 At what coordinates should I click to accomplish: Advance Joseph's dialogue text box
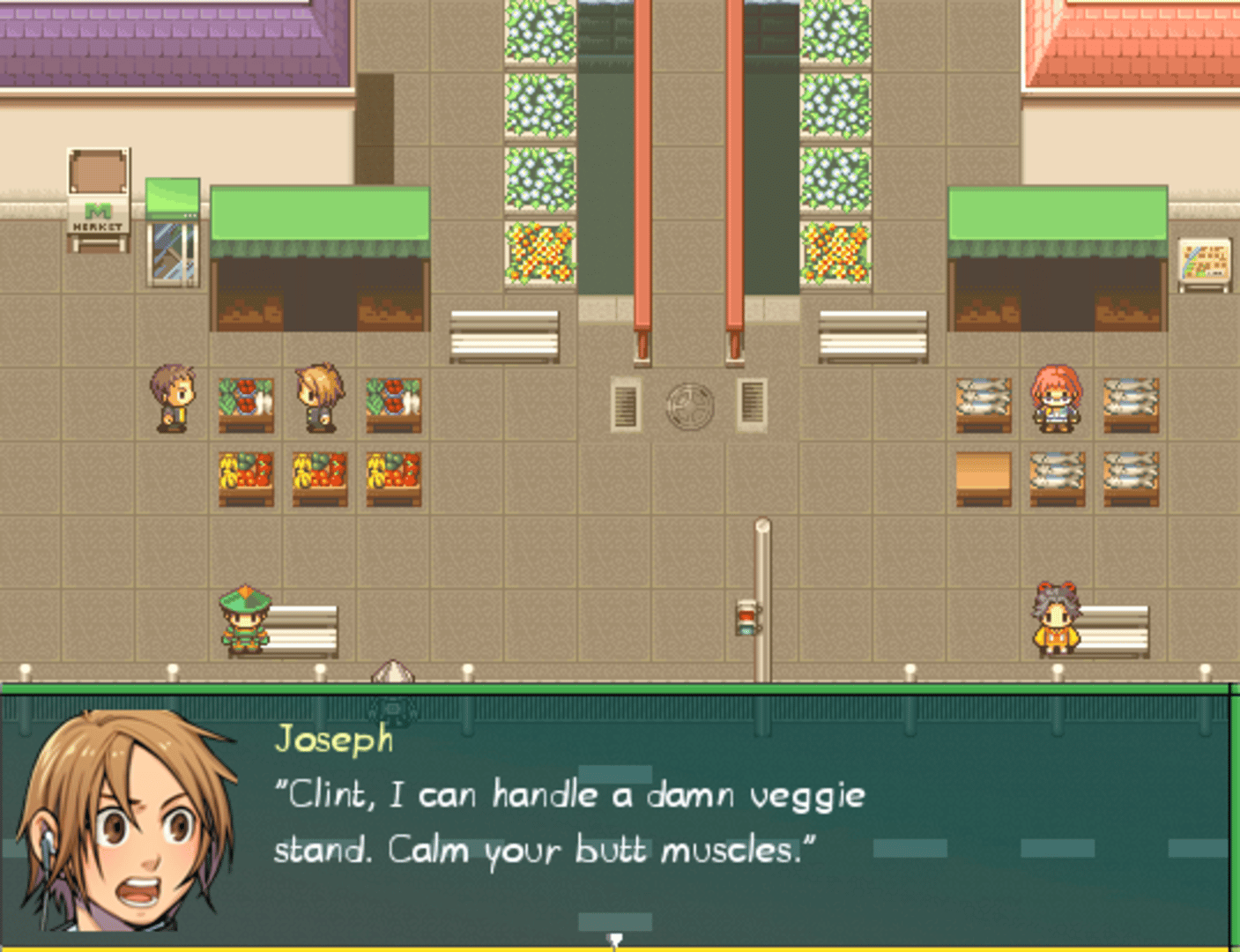point(617,820)
